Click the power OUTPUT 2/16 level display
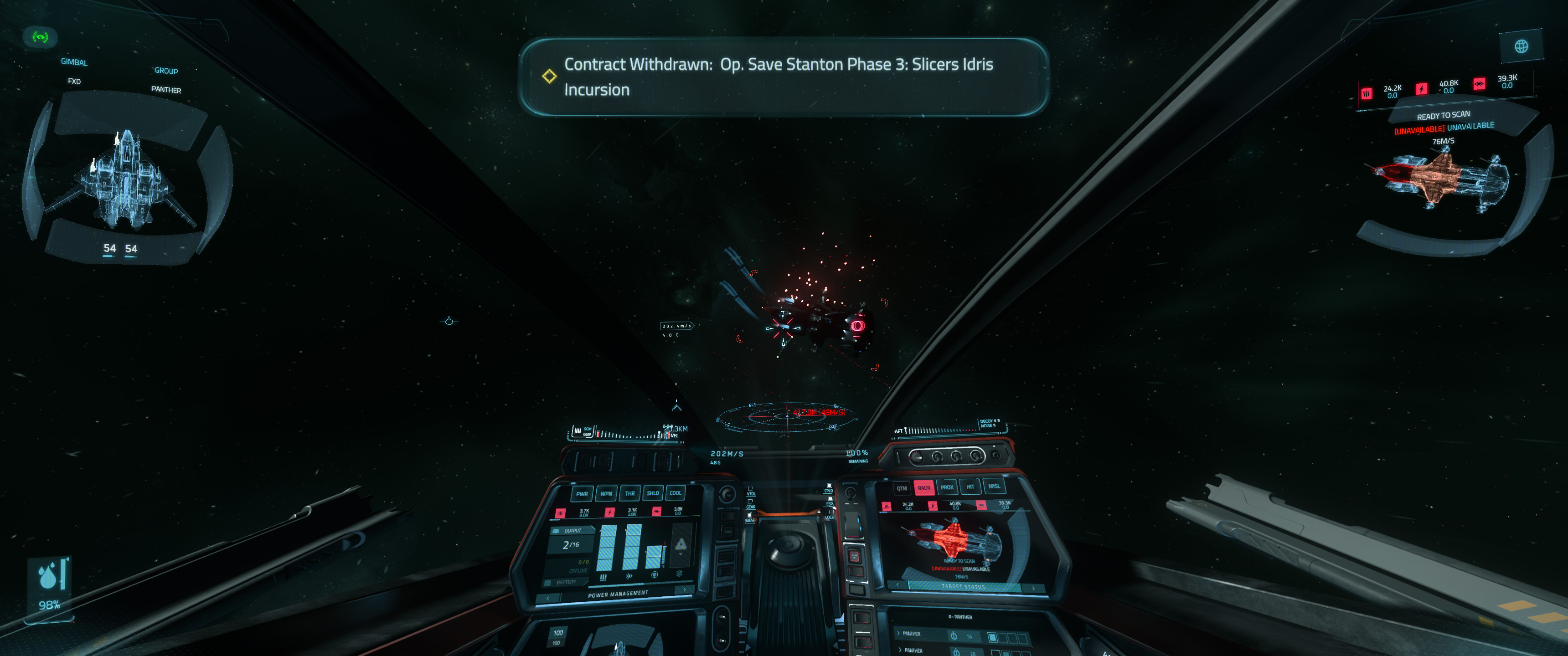 [572, 545]
